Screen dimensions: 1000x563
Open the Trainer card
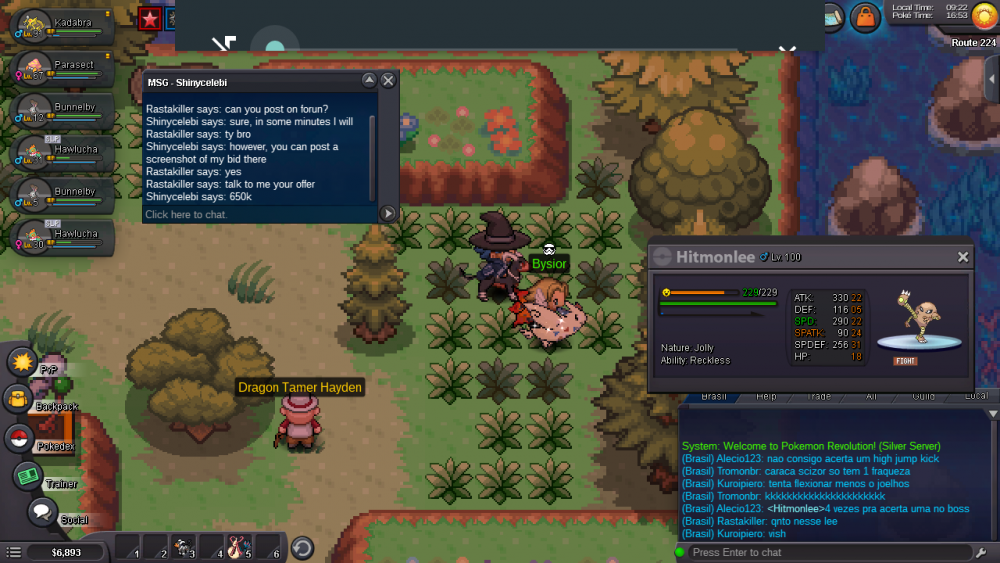[28, 477]
